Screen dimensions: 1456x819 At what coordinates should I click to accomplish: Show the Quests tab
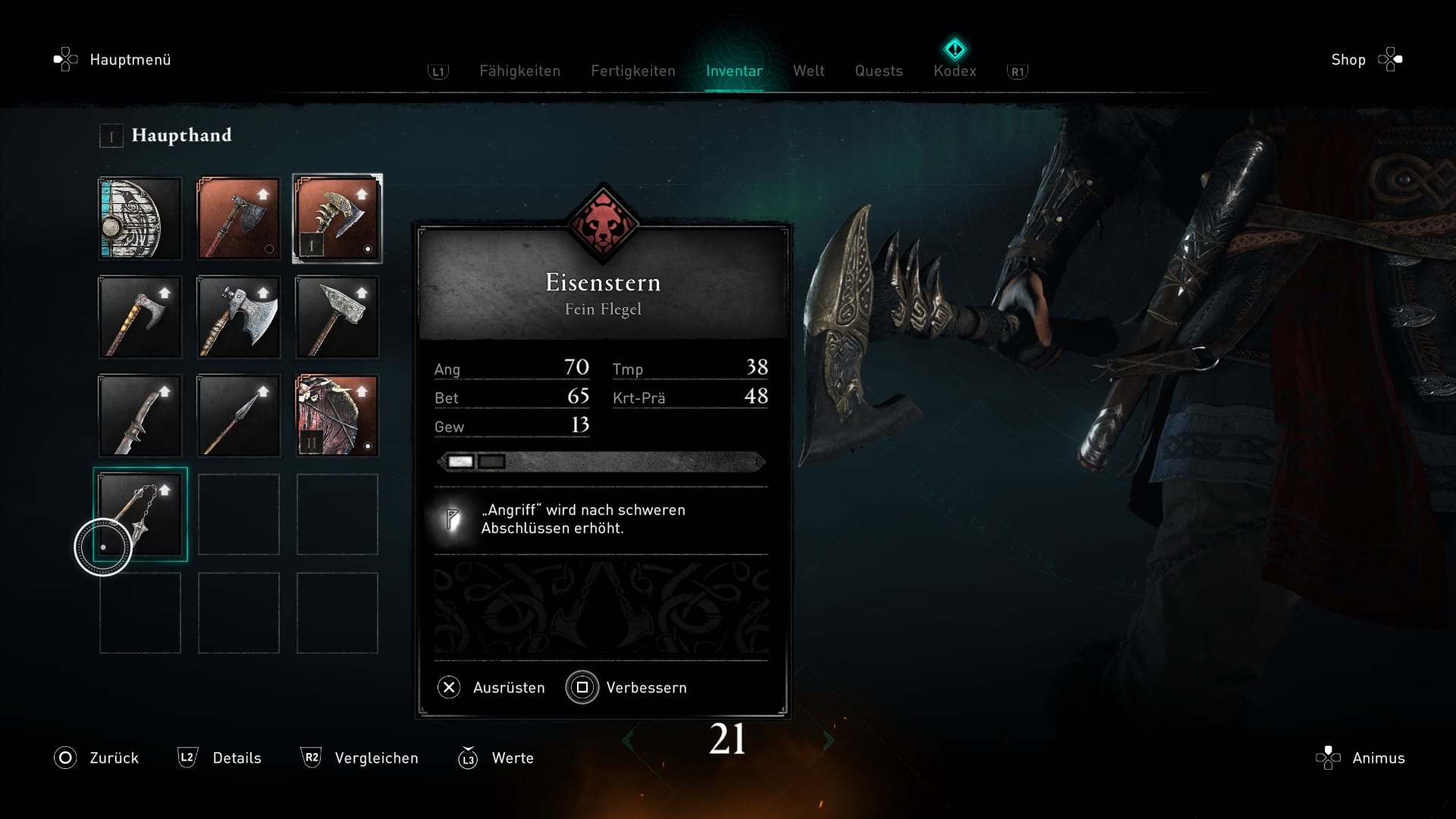[879, 71]
